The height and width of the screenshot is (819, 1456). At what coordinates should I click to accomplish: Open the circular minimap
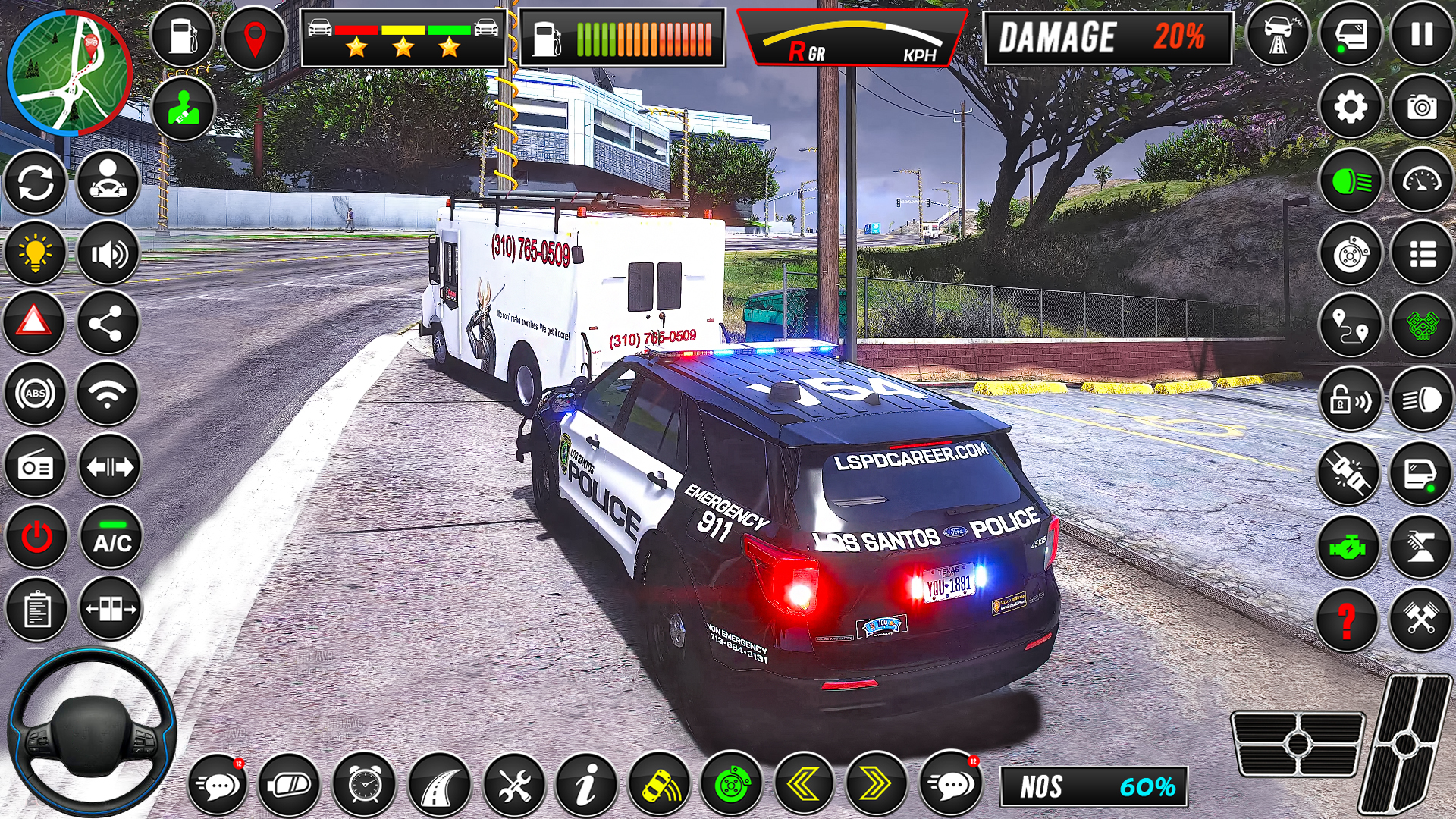[69, 73]
